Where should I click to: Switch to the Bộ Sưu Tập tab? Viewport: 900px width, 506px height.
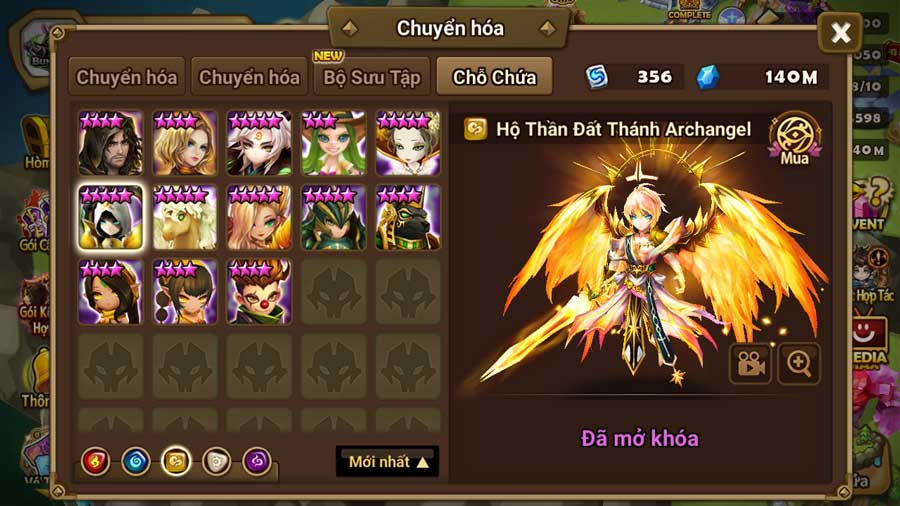[371, 77]
